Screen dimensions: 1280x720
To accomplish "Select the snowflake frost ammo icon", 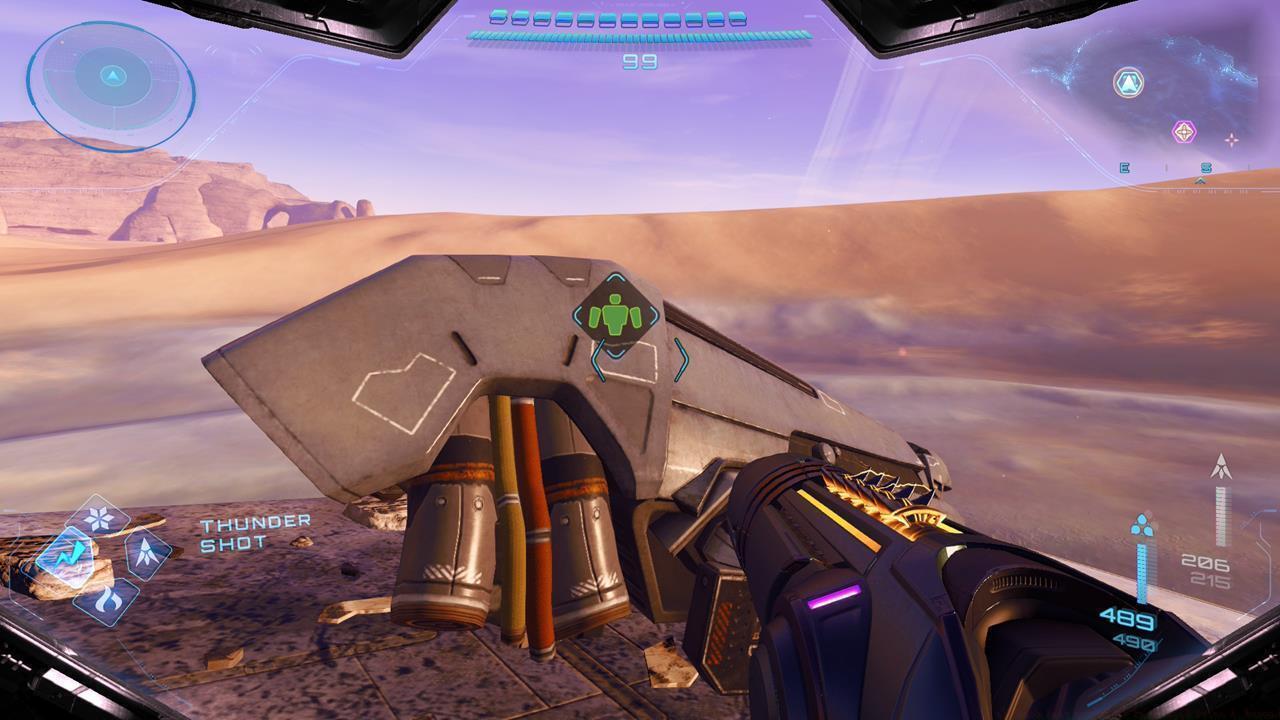I will [x=97, y=517].
